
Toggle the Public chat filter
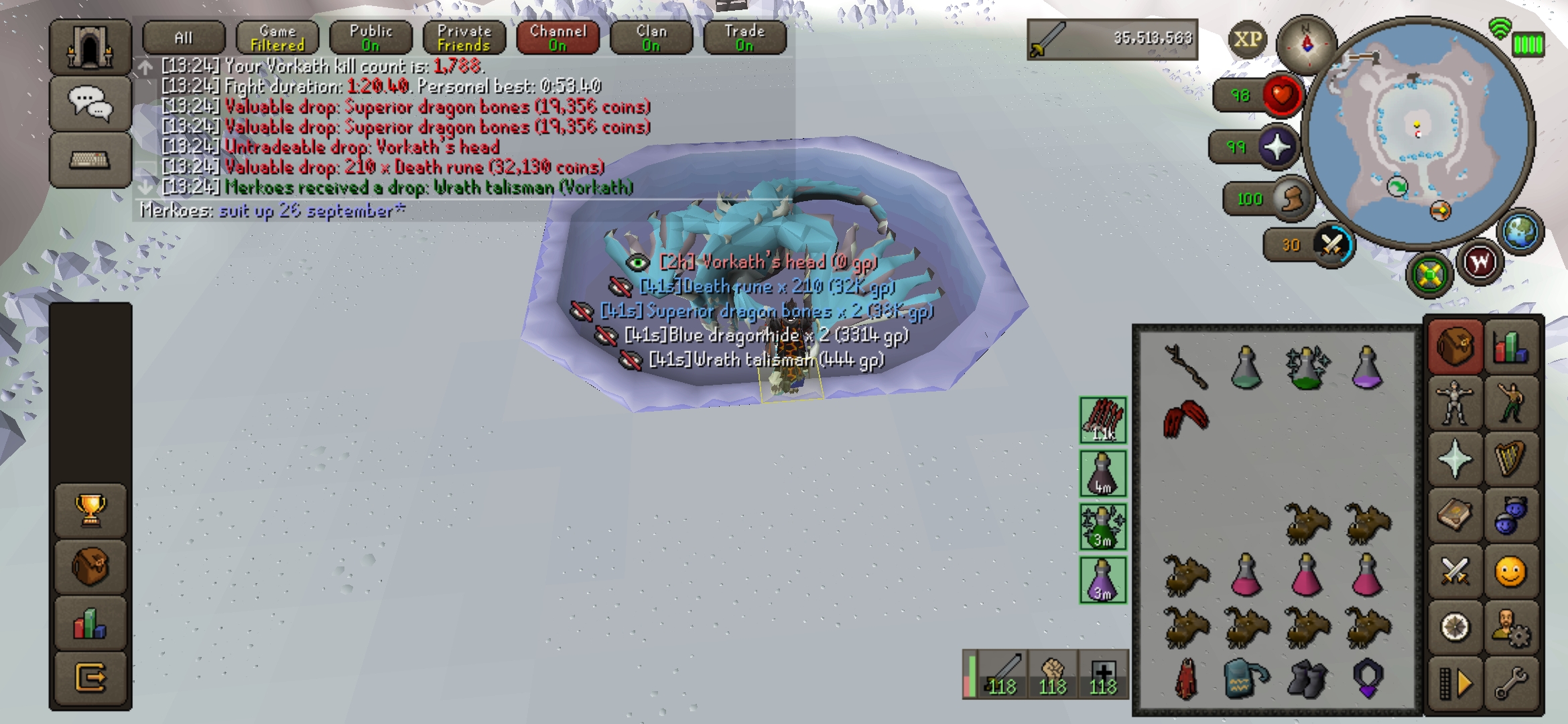click(x=371, y=38)
